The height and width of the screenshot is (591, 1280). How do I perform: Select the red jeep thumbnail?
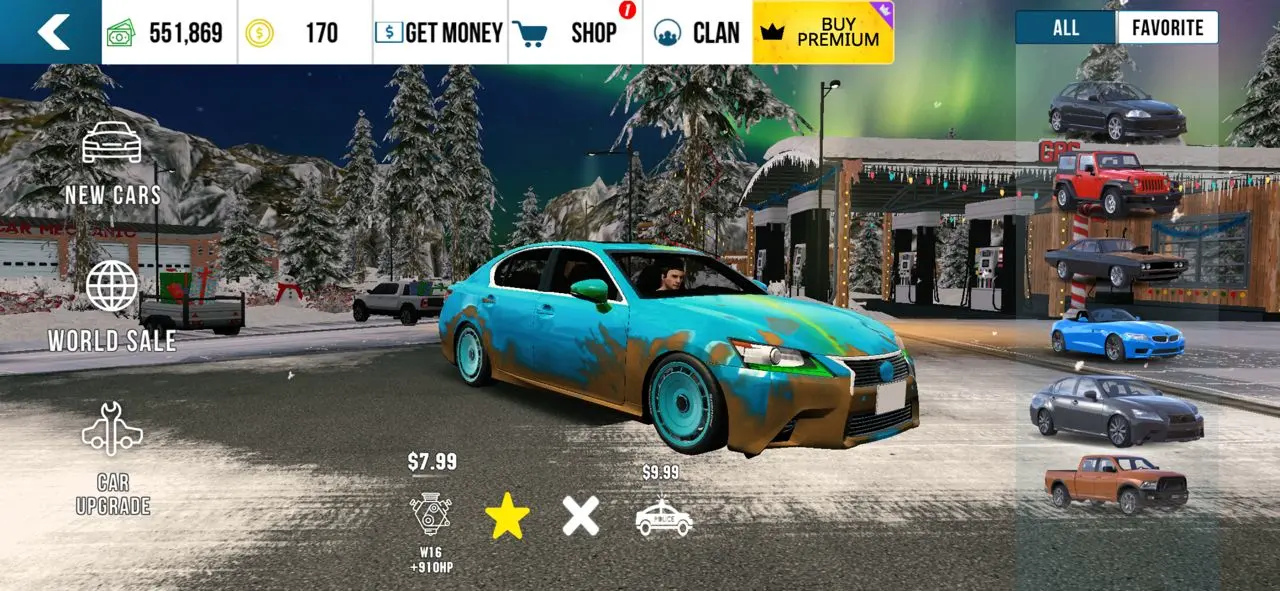tap(1116, 183)
